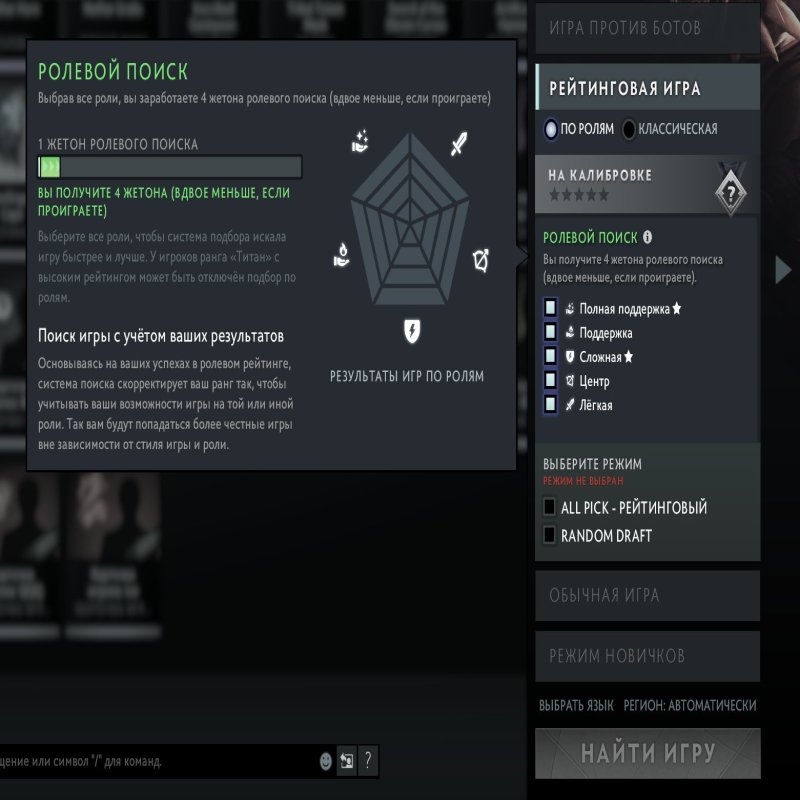Open the ВЫБРАТЬ ЯЗЫК language selector
Image resolution: width=800 pixels, height=800 pixels.
click(x=576, y=705)
